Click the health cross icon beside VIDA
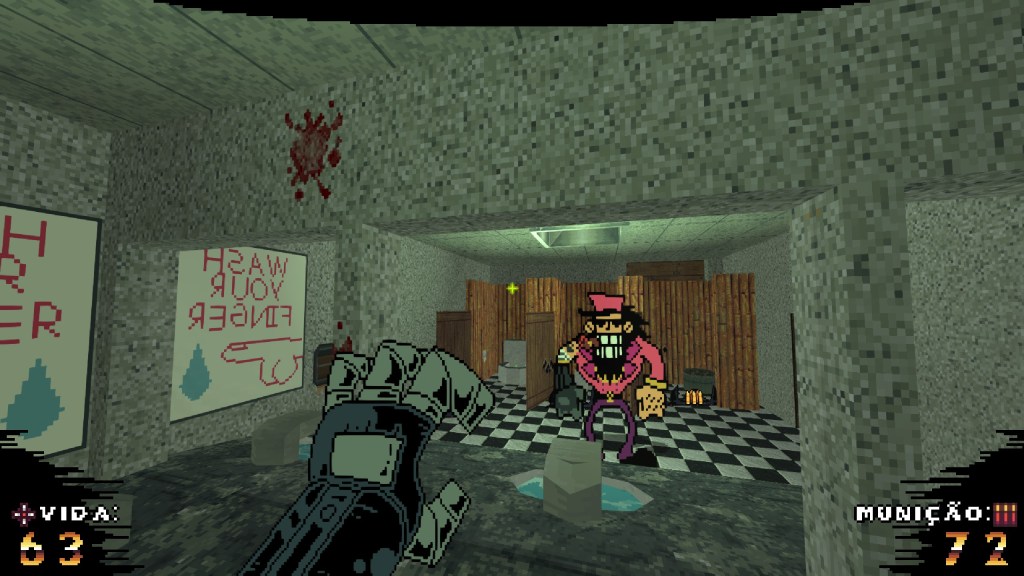Image resolution: width=1024 pixels, height=576 pixels. [24, 515]
